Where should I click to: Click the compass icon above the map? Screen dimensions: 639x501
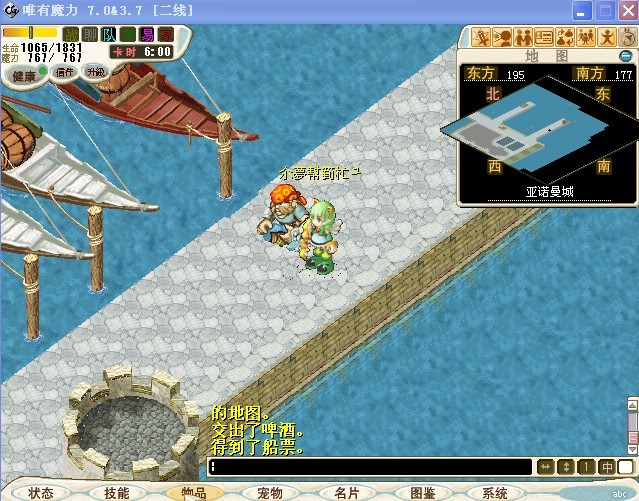point(627,37)
